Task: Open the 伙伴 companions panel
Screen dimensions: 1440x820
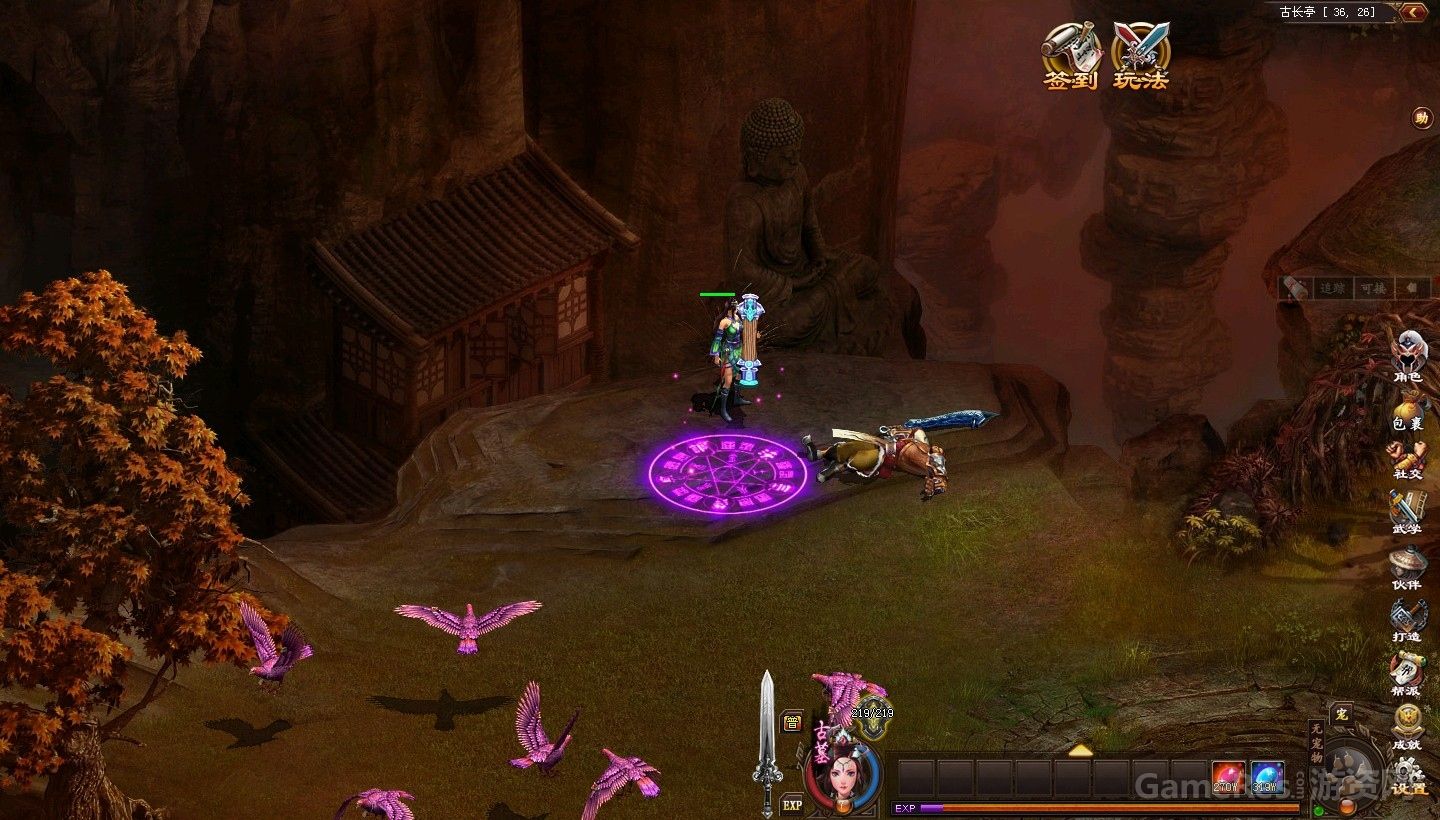Action: pyautogui.click(x=1407, y=566)
